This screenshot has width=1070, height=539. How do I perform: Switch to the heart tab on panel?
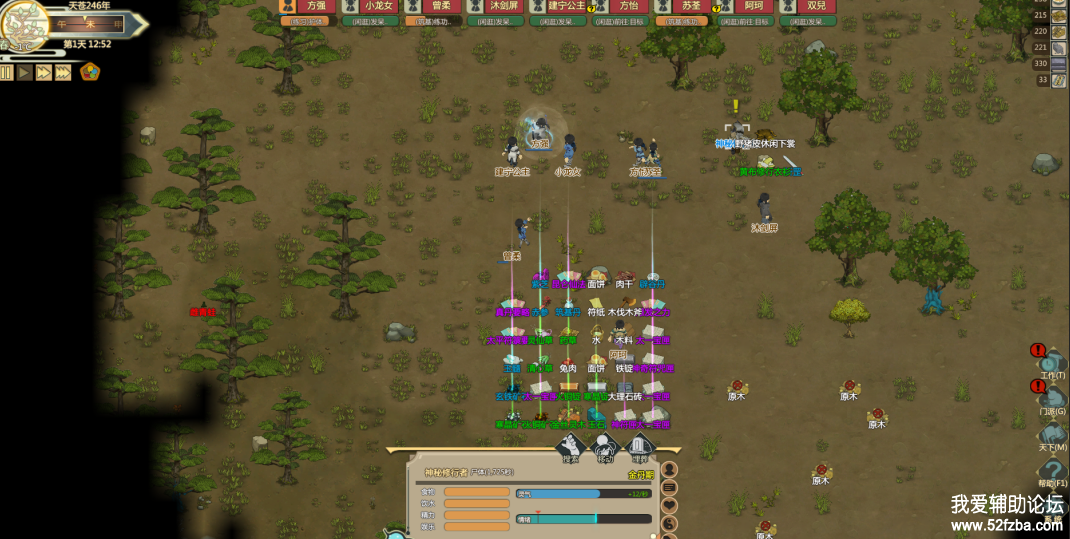click(x=670, y=505)
